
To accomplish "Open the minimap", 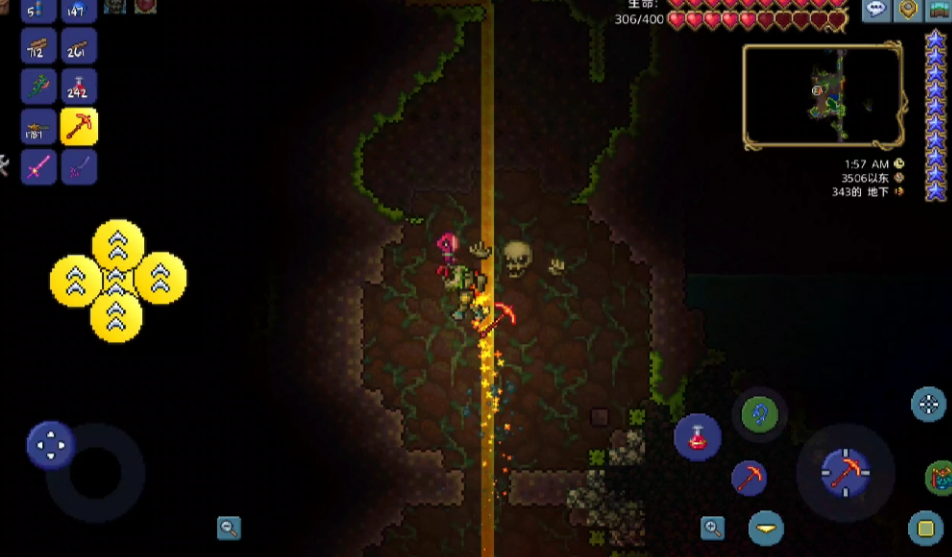I will 823,97.
